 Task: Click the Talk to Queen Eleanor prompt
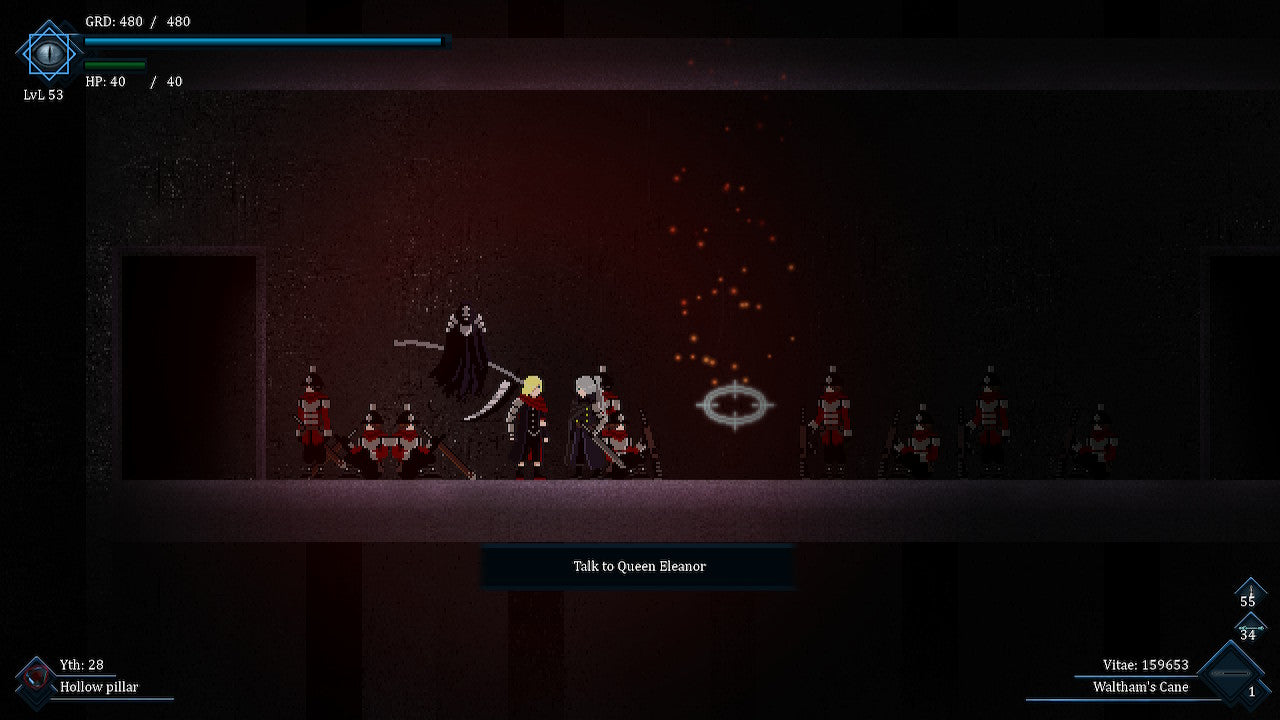639,566
